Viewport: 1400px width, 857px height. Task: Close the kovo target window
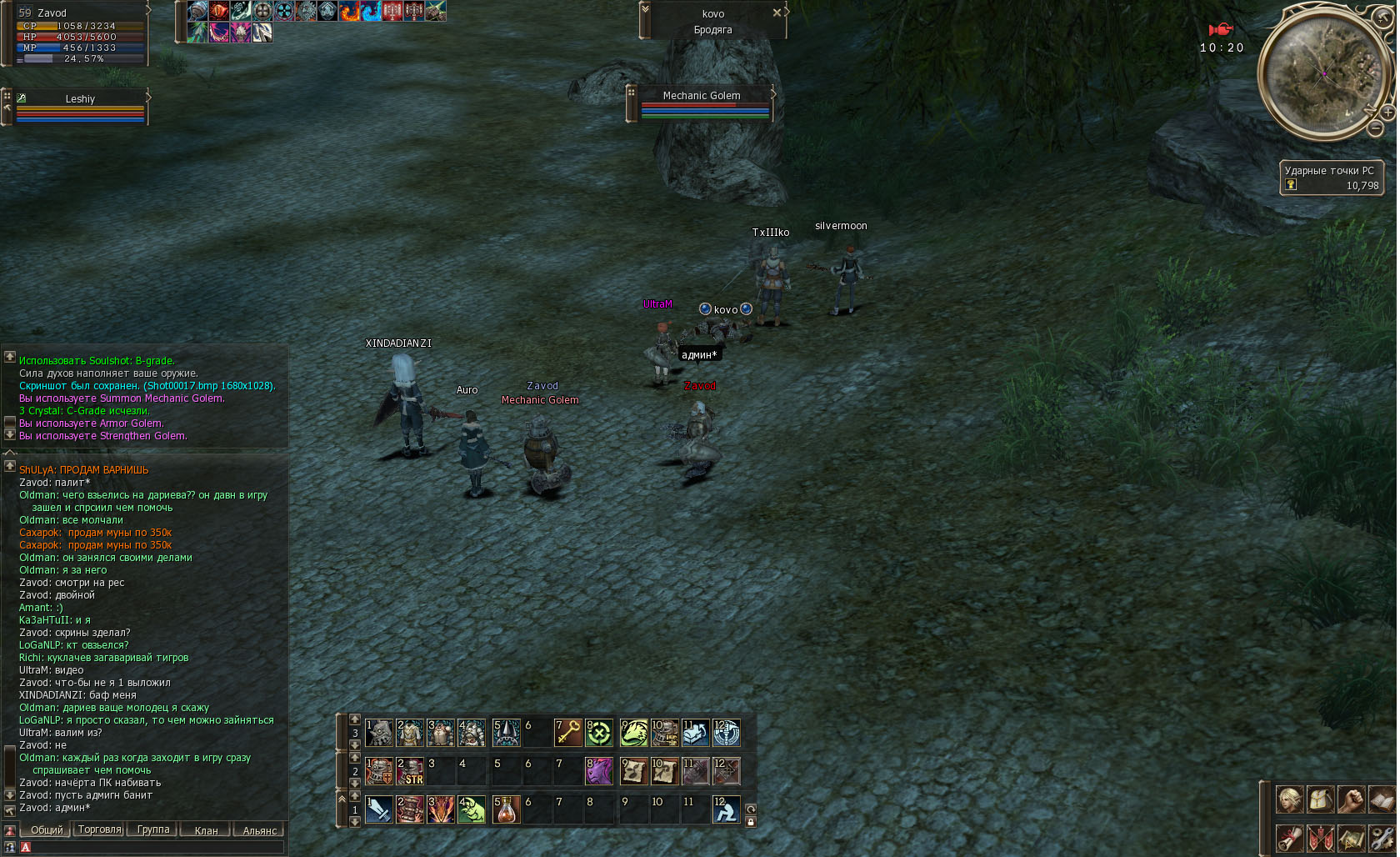coord(777,13)
